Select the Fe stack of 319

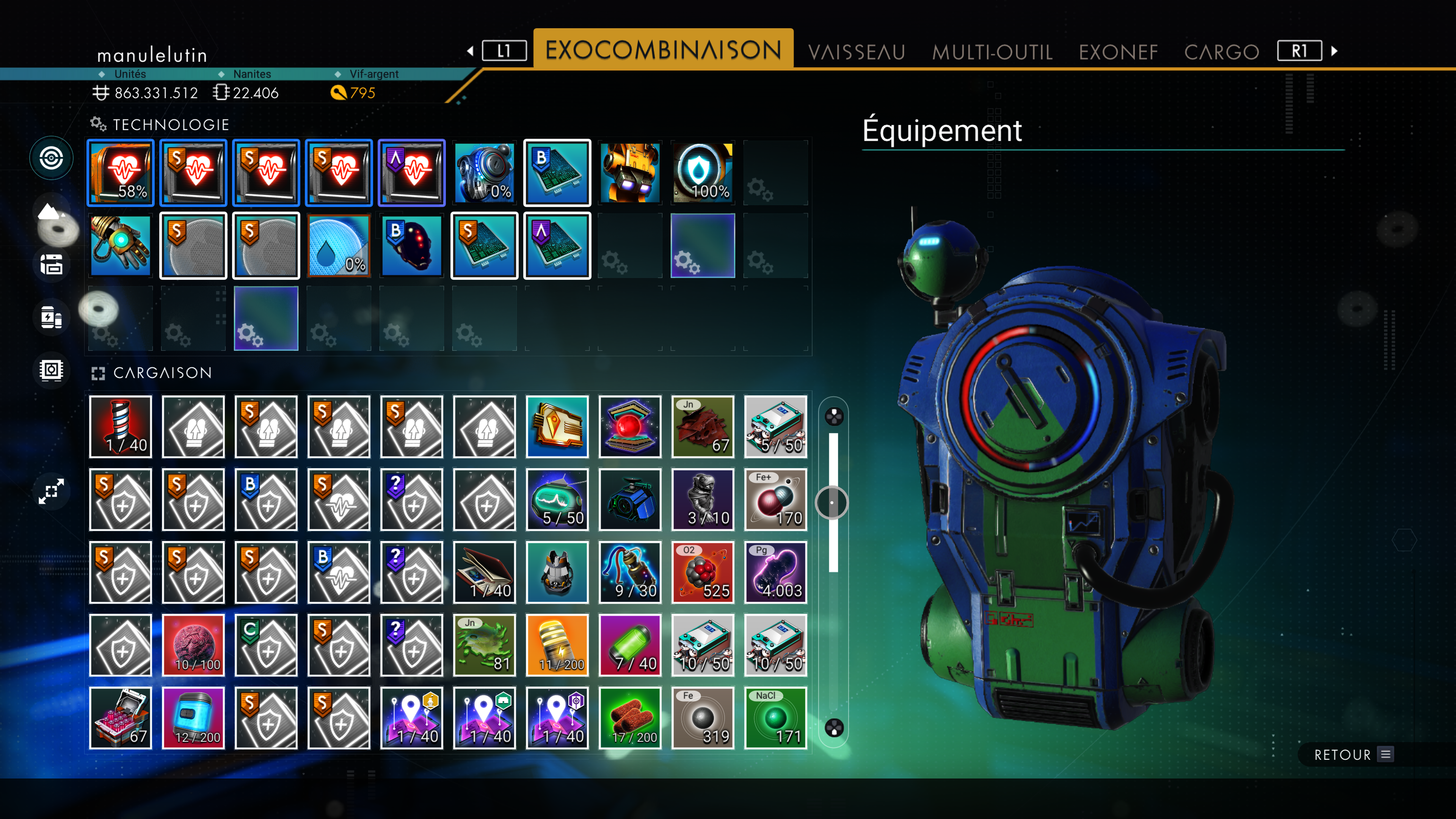point(703,719)
